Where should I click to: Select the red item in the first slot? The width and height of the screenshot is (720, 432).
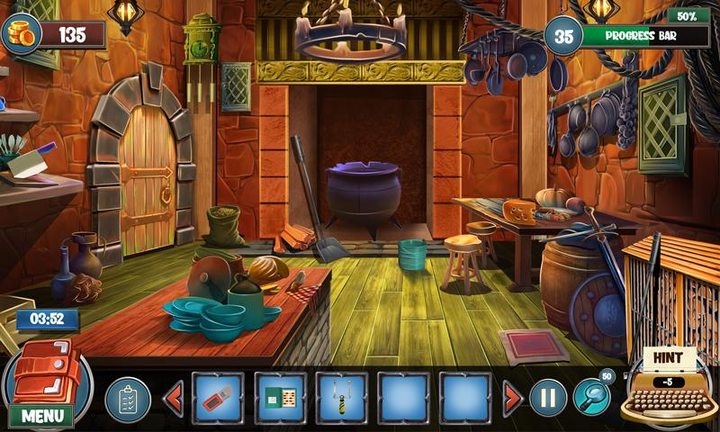(x=217, y=399)
